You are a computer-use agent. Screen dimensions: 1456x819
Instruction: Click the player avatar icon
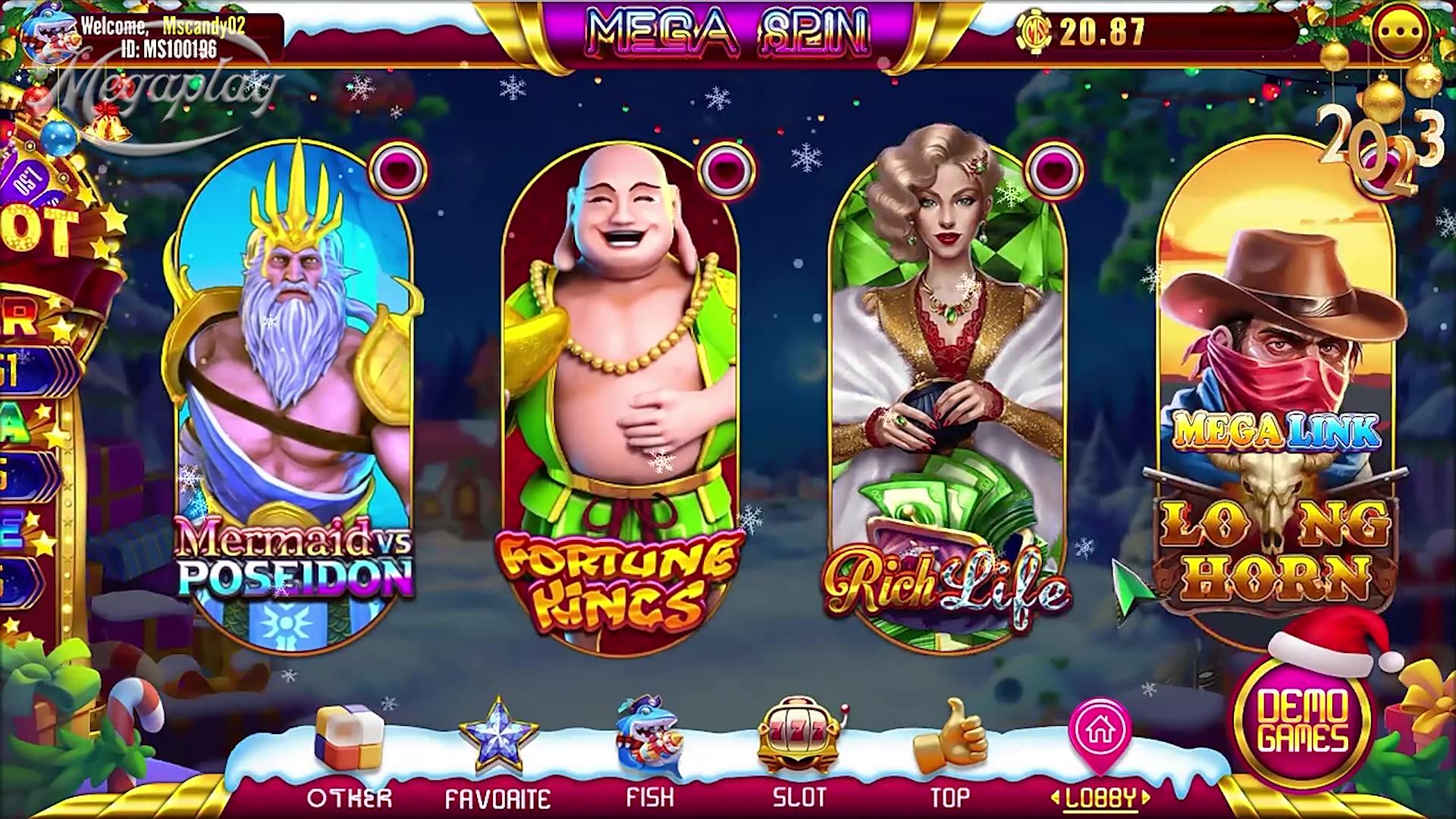pos(45,30)
